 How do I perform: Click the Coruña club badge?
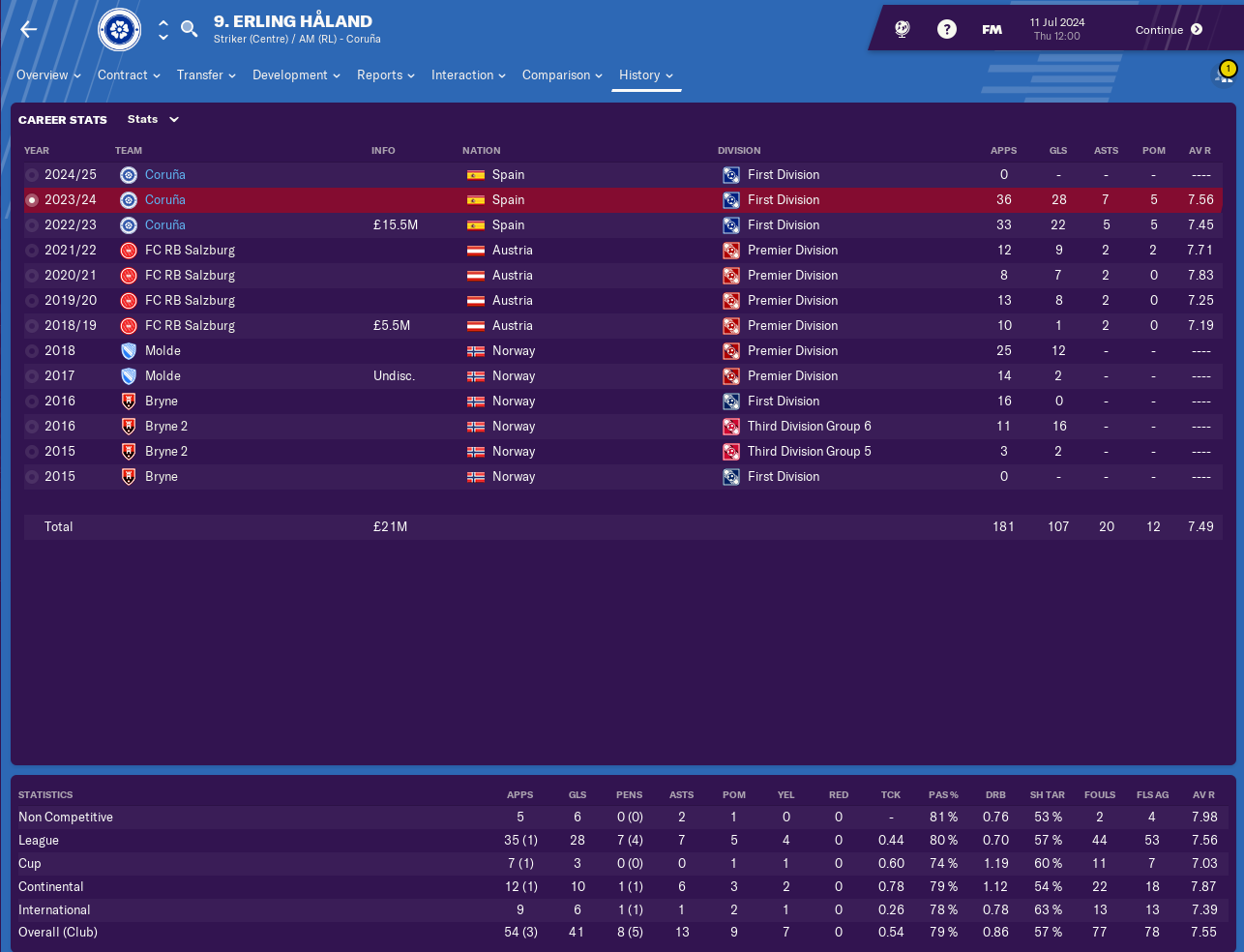120,30
